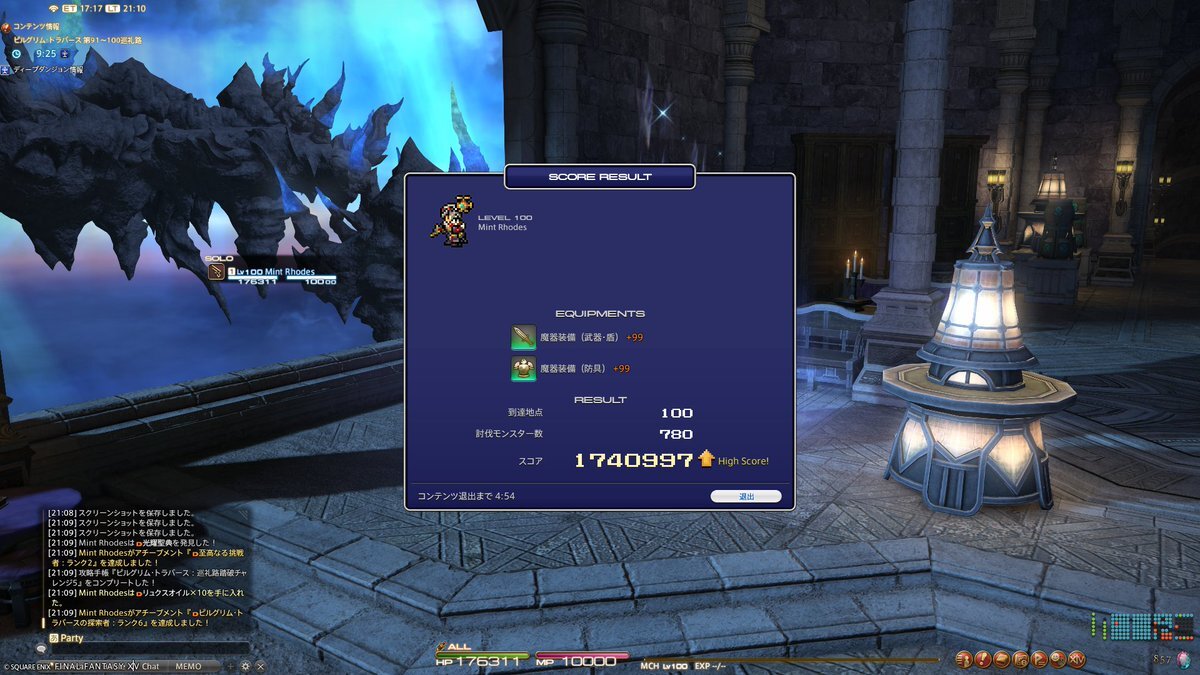Click the pink crystal inventory icon
Image resolution: width=1200 pixels, height=675 pixels.
pyautogui.click(x=1184, y=658)
